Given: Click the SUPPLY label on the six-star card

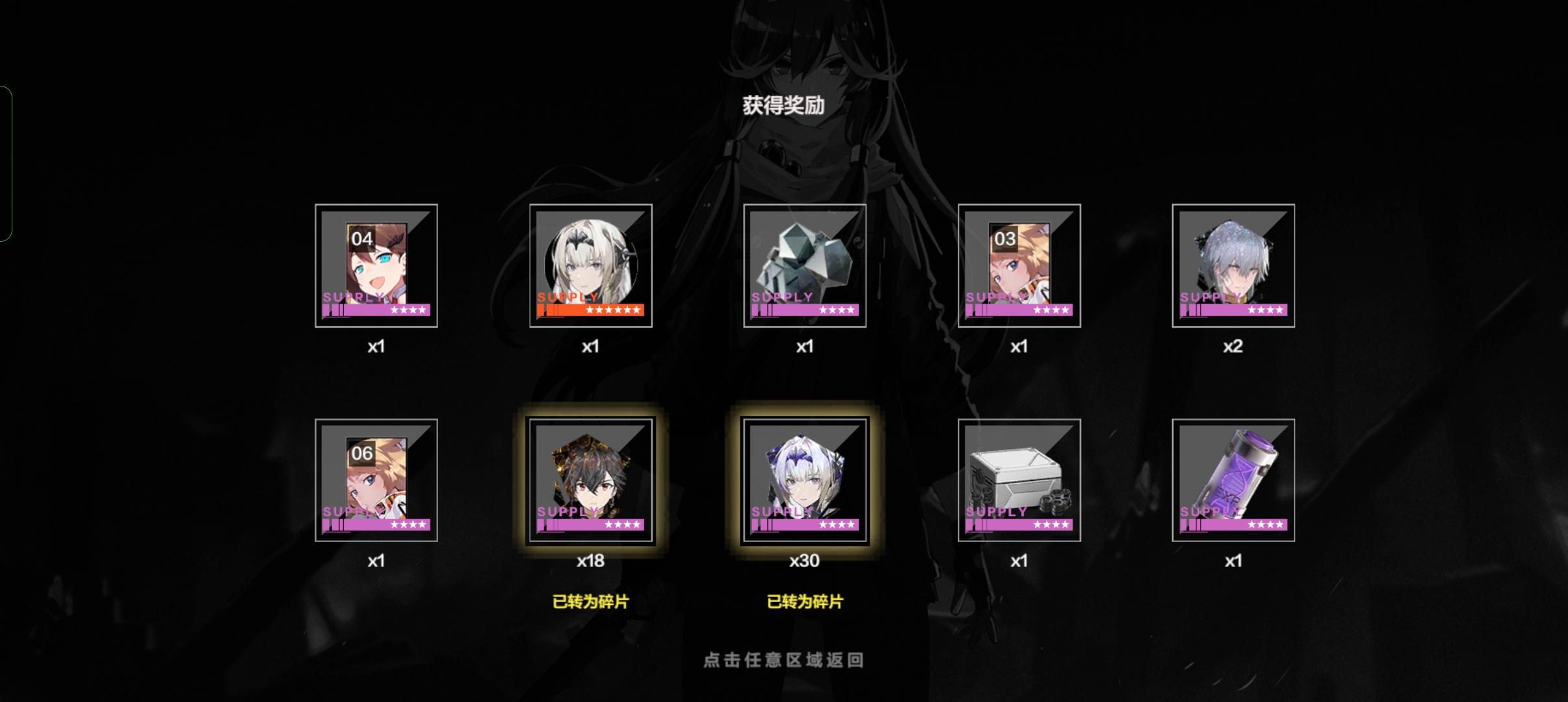Looking at the screenshot, I should [567, 297].
